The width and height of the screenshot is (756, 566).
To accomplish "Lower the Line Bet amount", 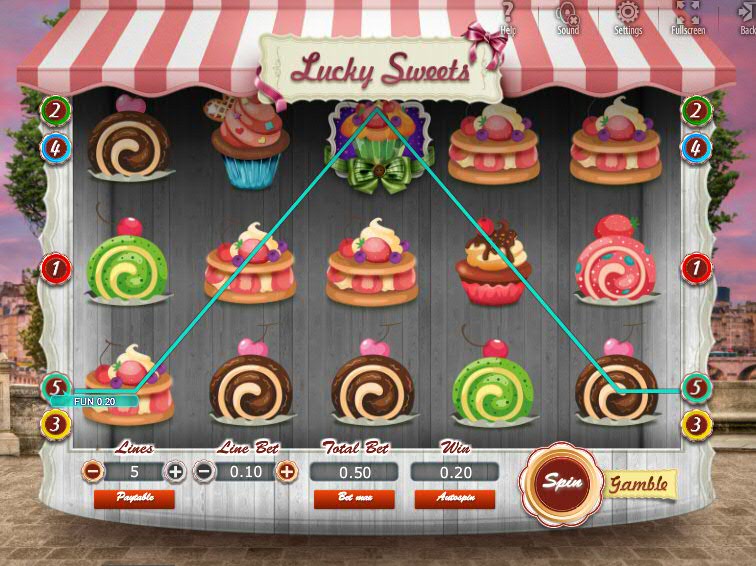I will pos(203,471).
